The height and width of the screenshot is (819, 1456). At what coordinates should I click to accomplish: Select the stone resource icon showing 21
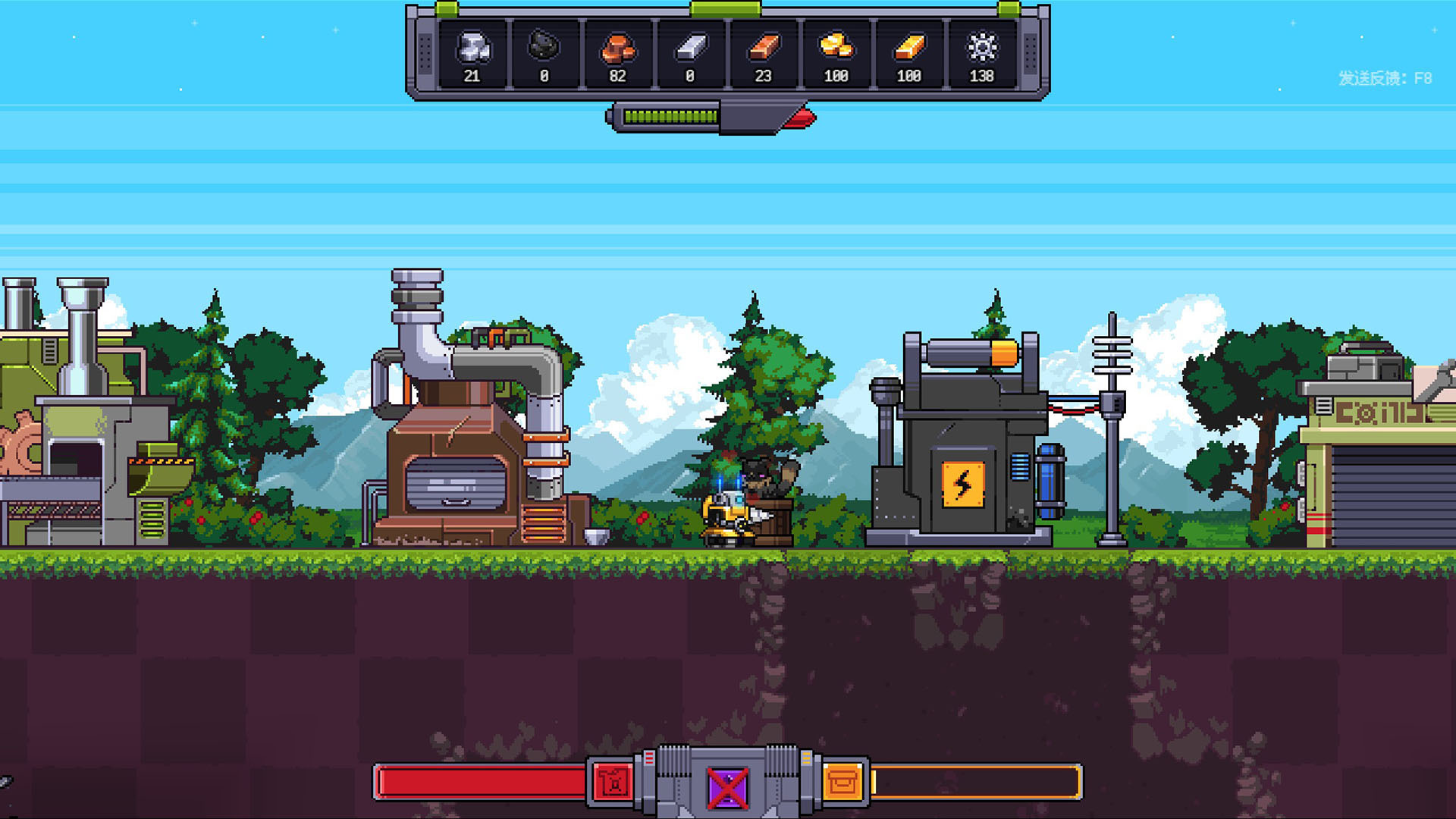click(x=473, y=49)
